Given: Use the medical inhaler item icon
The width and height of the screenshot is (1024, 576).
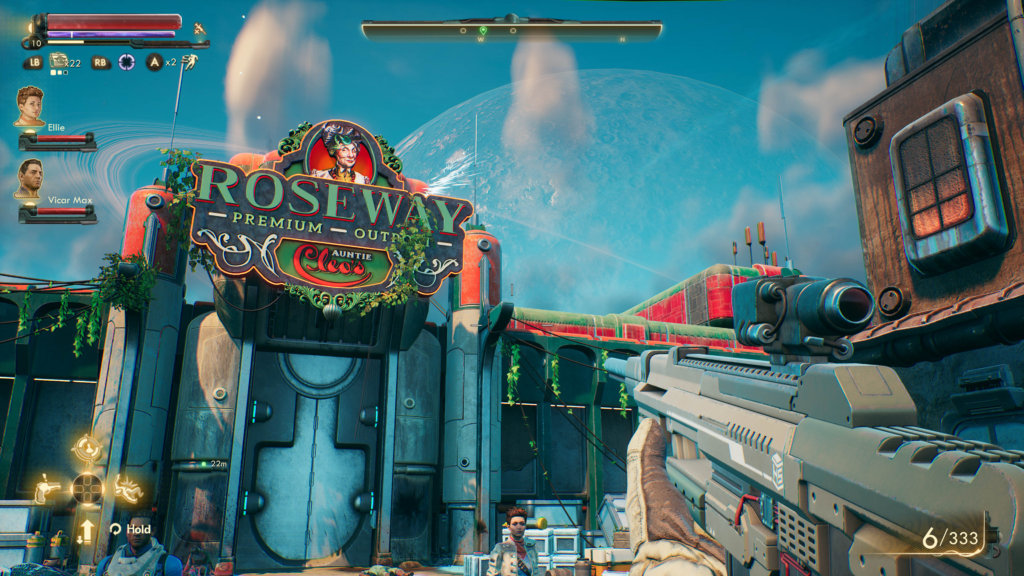Looking at the screenshot, I should (59, 61).
